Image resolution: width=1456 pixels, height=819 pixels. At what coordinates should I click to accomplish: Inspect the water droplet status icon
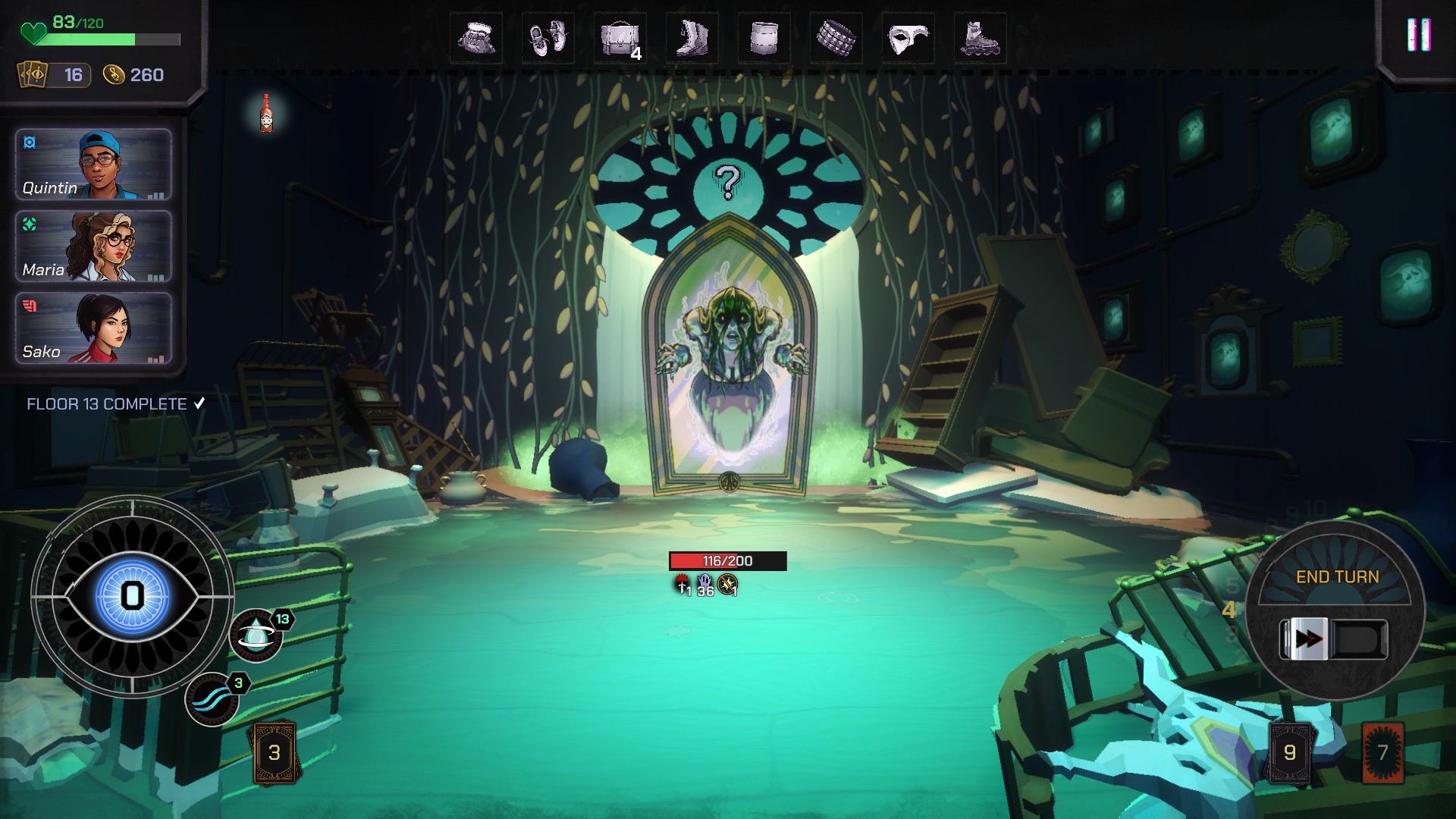pos(256,636)
